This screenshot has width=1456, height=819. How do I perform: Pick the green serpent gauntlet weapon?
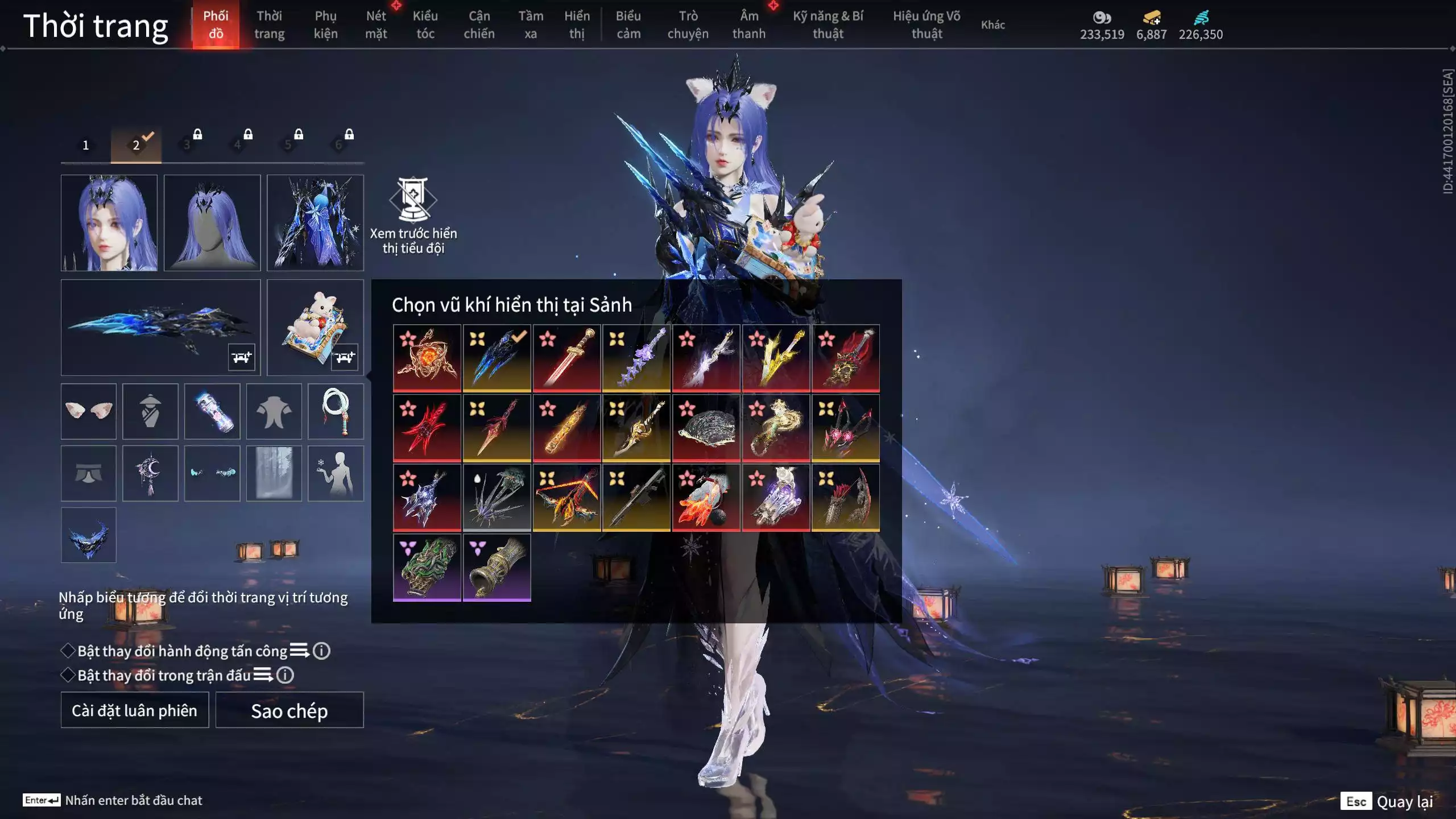click(x=427, y=567)
